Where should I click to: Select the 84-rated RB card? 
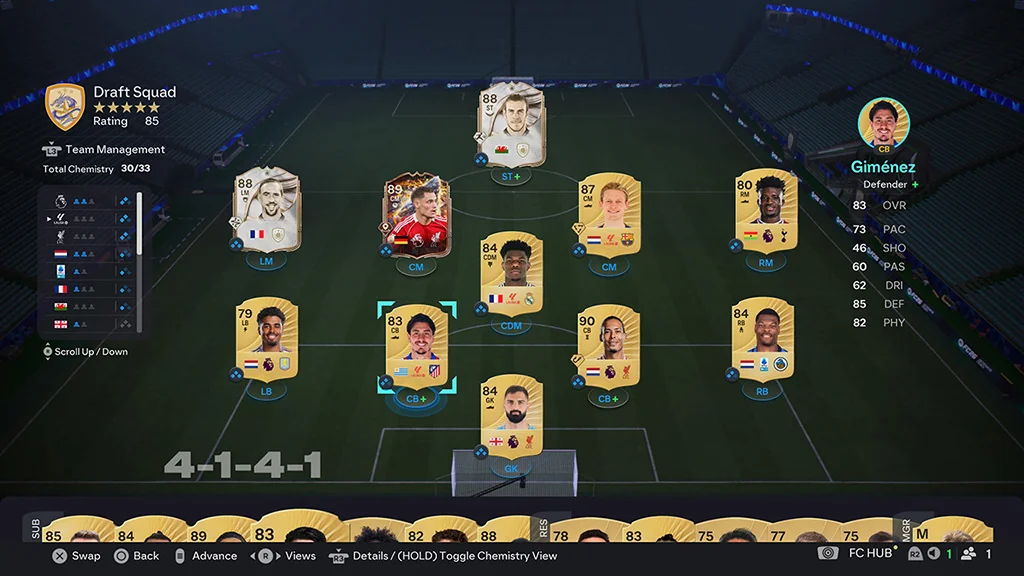[762, 339]
